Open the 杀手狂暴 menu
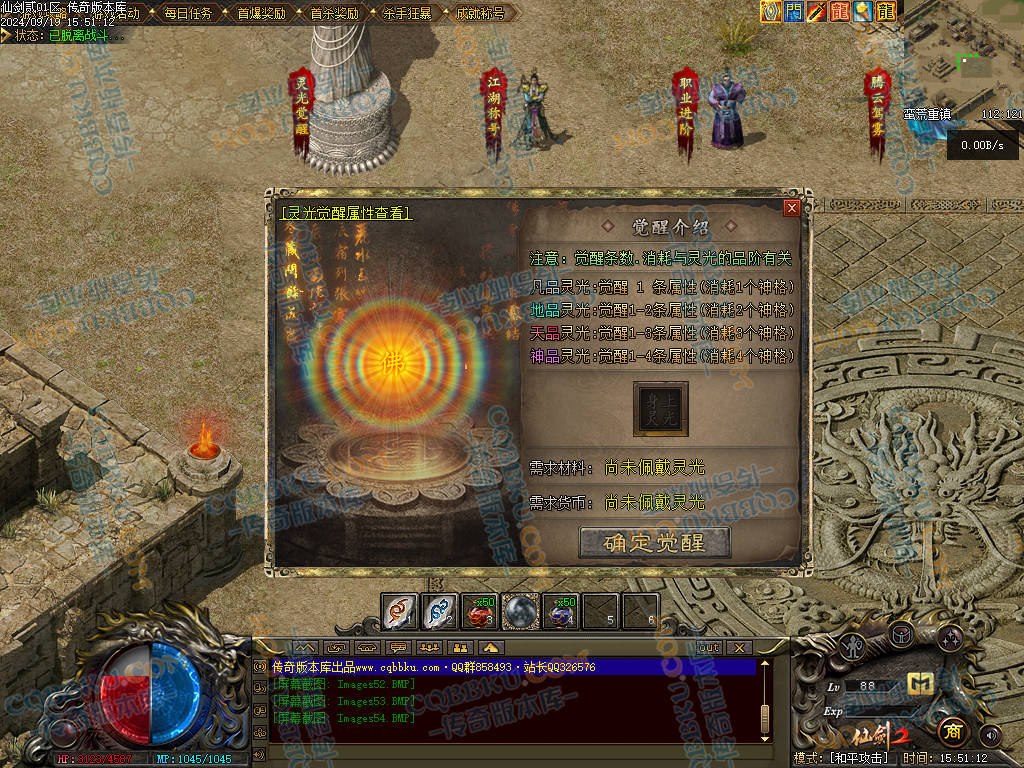The image size is (1024, 768). pyautogui.click(x=407, y=14)
